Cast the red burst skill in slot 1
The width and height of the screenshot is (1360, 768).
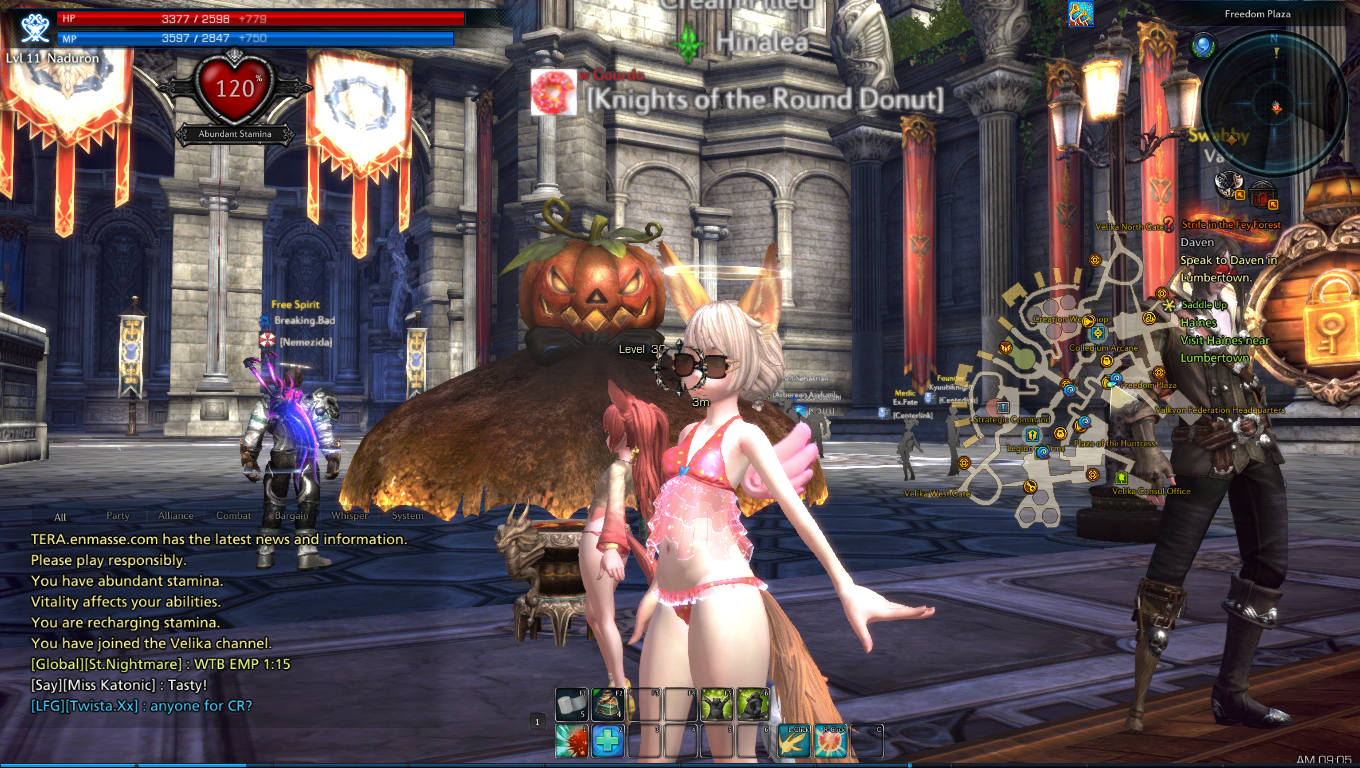click(572, 741)
